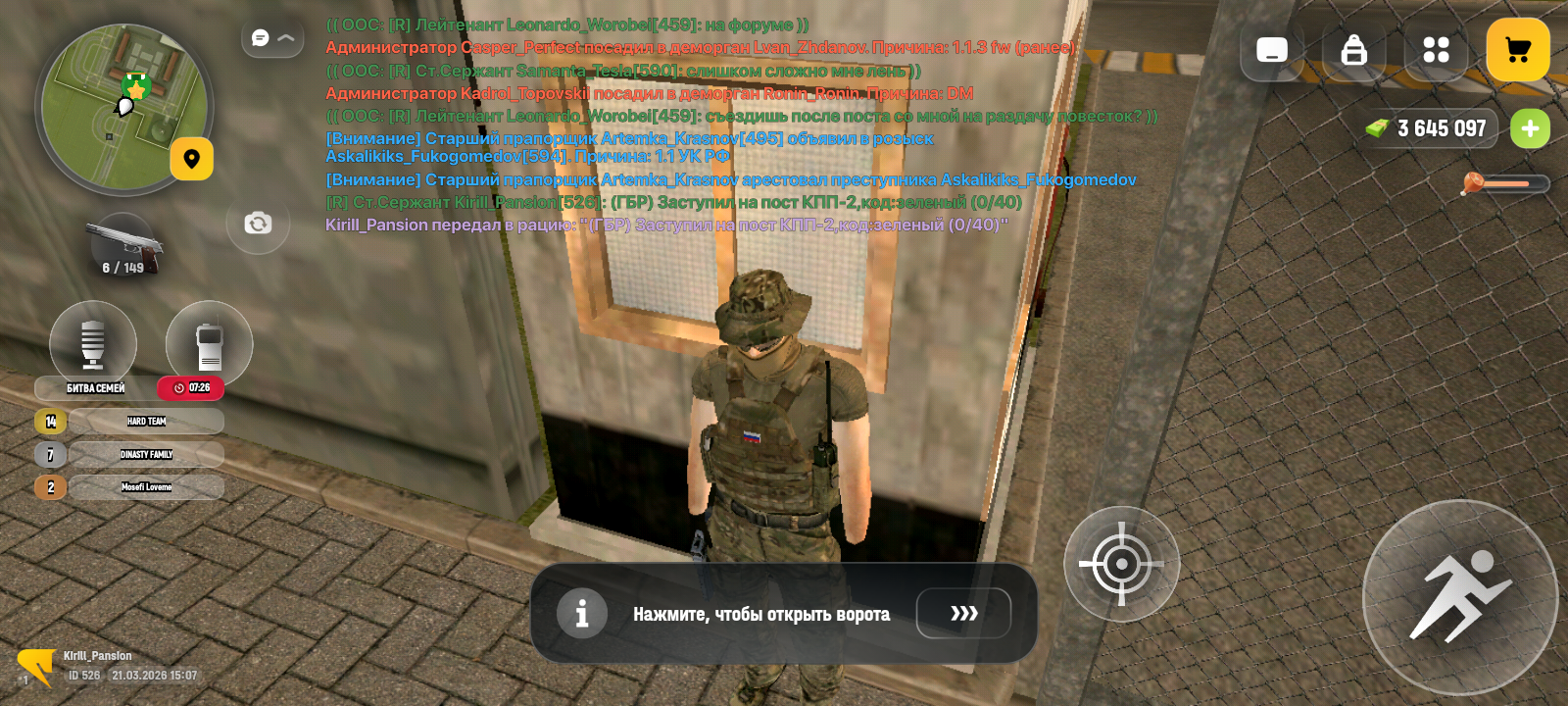Open the quick menu grid icon
Image resolution: width=1568 pixels, height=706 pixels.
pos(1435,49)
